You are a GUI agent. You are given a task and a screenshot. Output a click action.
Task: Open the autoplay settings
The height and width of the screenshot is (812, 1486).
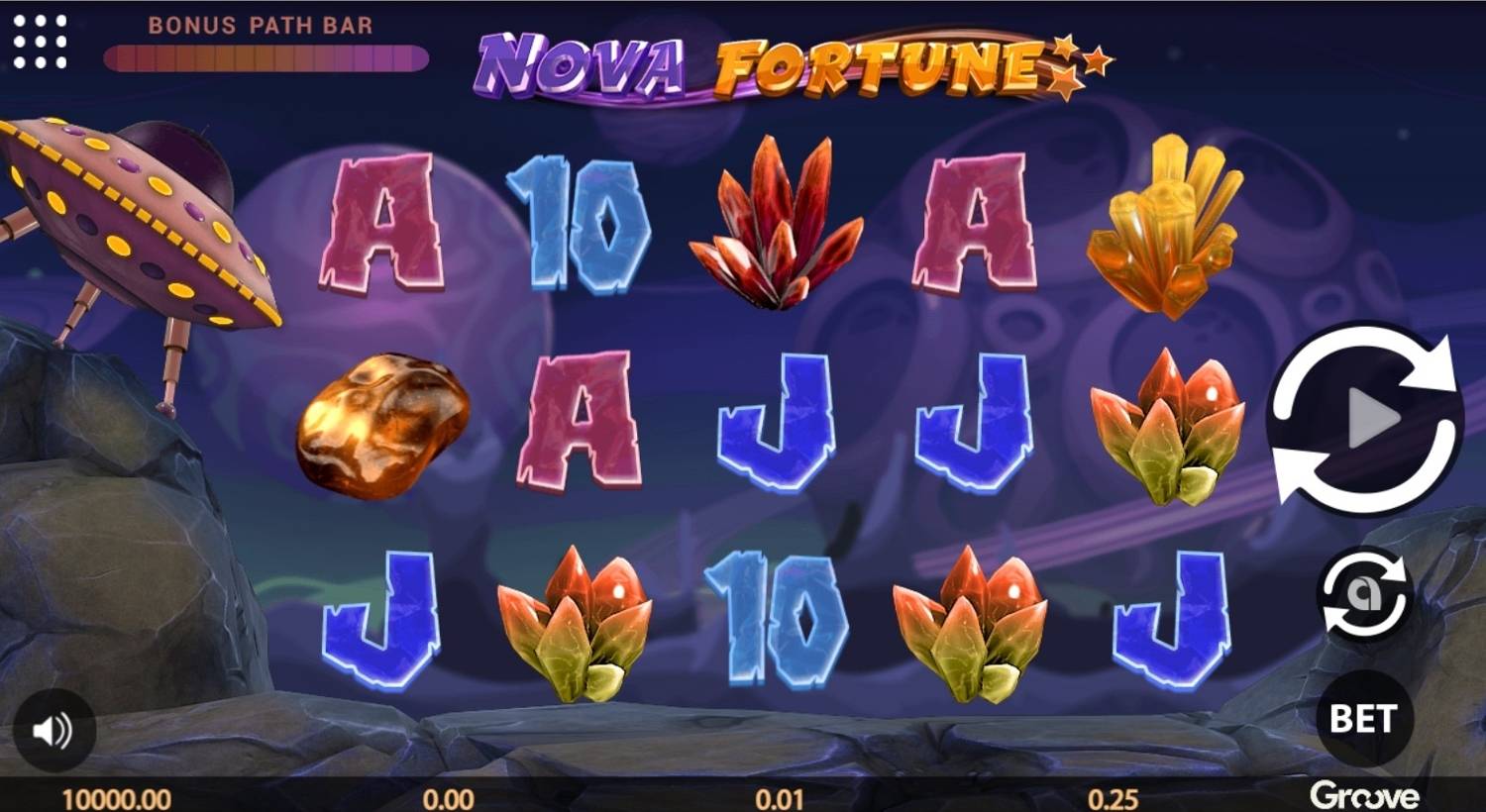point(1365,592)
